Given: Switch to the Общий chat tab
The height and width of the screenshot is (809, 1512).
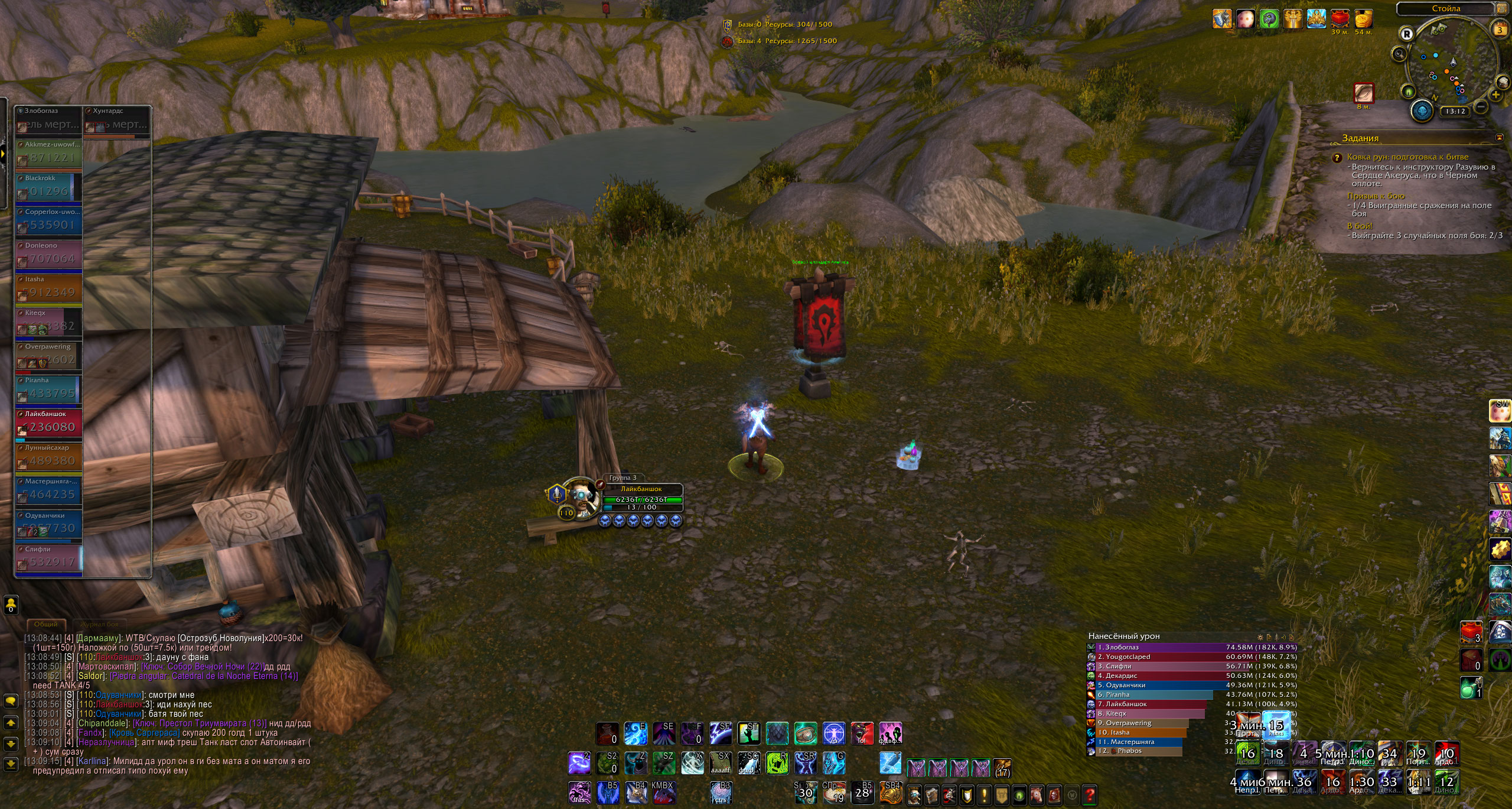Looking at the screenshot, I should [45, 624].
